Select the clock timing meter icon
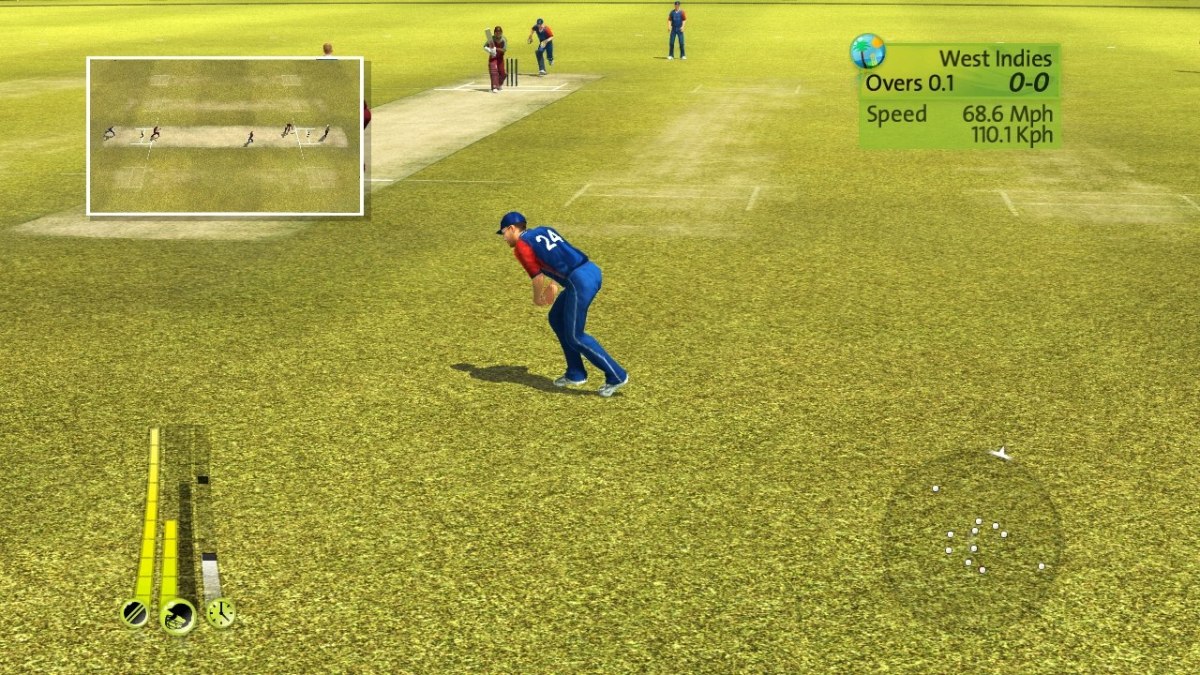Screen dimensions: 1200x675 pos(220,612)
